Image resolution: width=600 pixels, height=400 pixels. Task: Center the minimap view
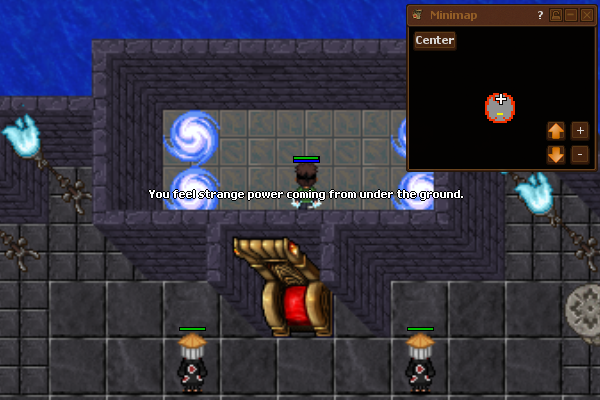tap(434, 40)
